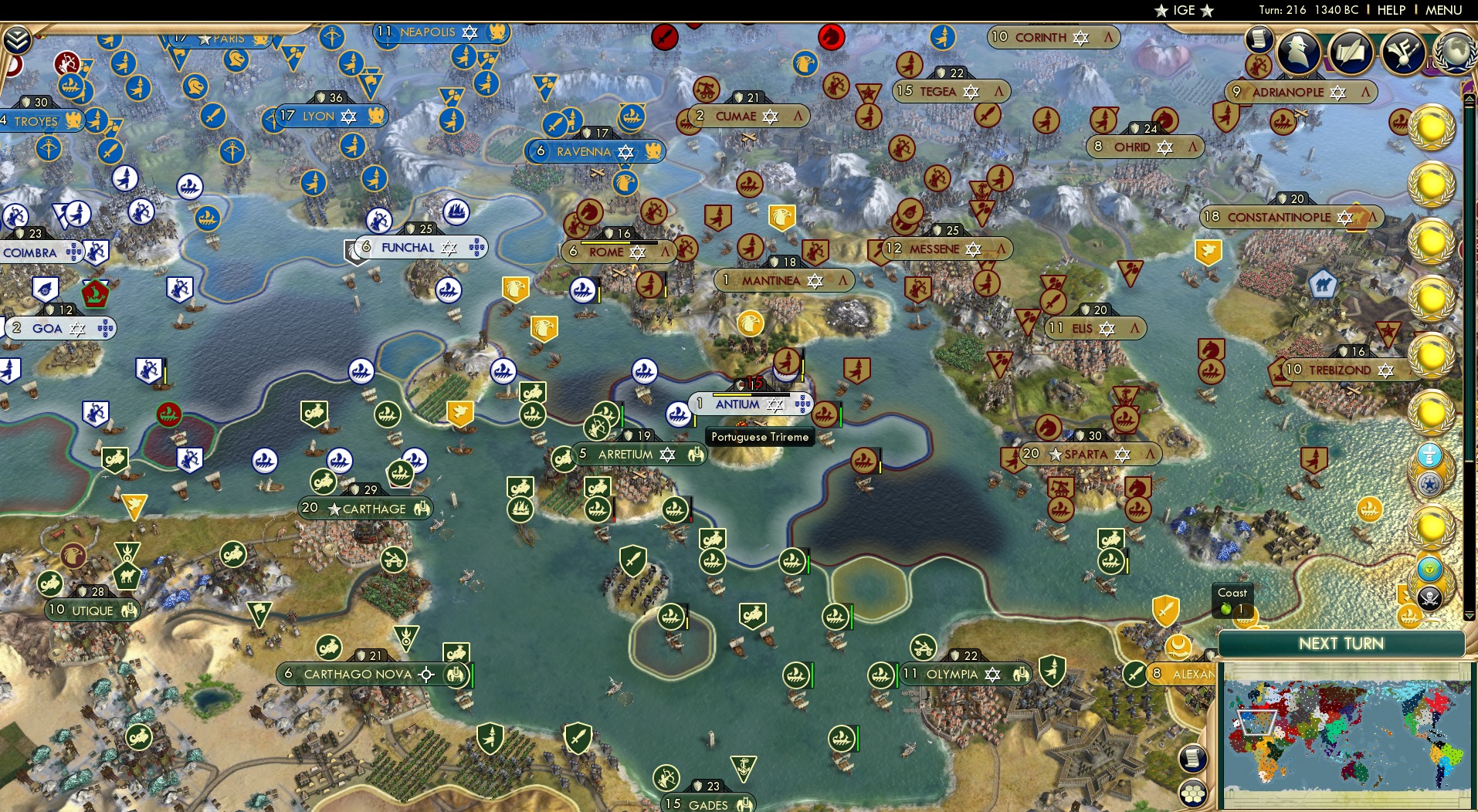Open the notification log scroll icon near top right
The width and height of the screenshot is (1478, 812).
tap(1260, 37)
